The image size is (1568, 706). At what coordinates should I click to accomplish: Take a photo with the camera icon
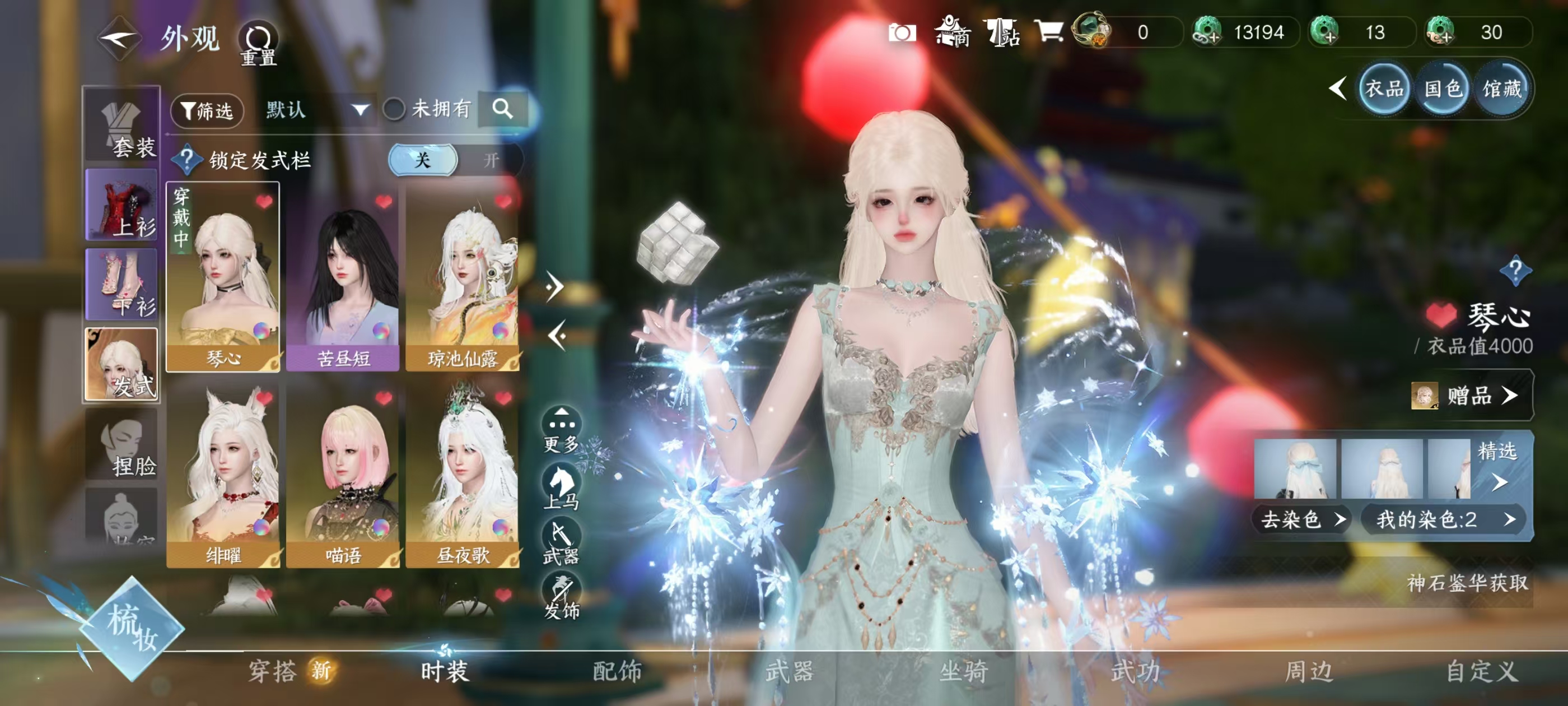(x=902, y=32)
